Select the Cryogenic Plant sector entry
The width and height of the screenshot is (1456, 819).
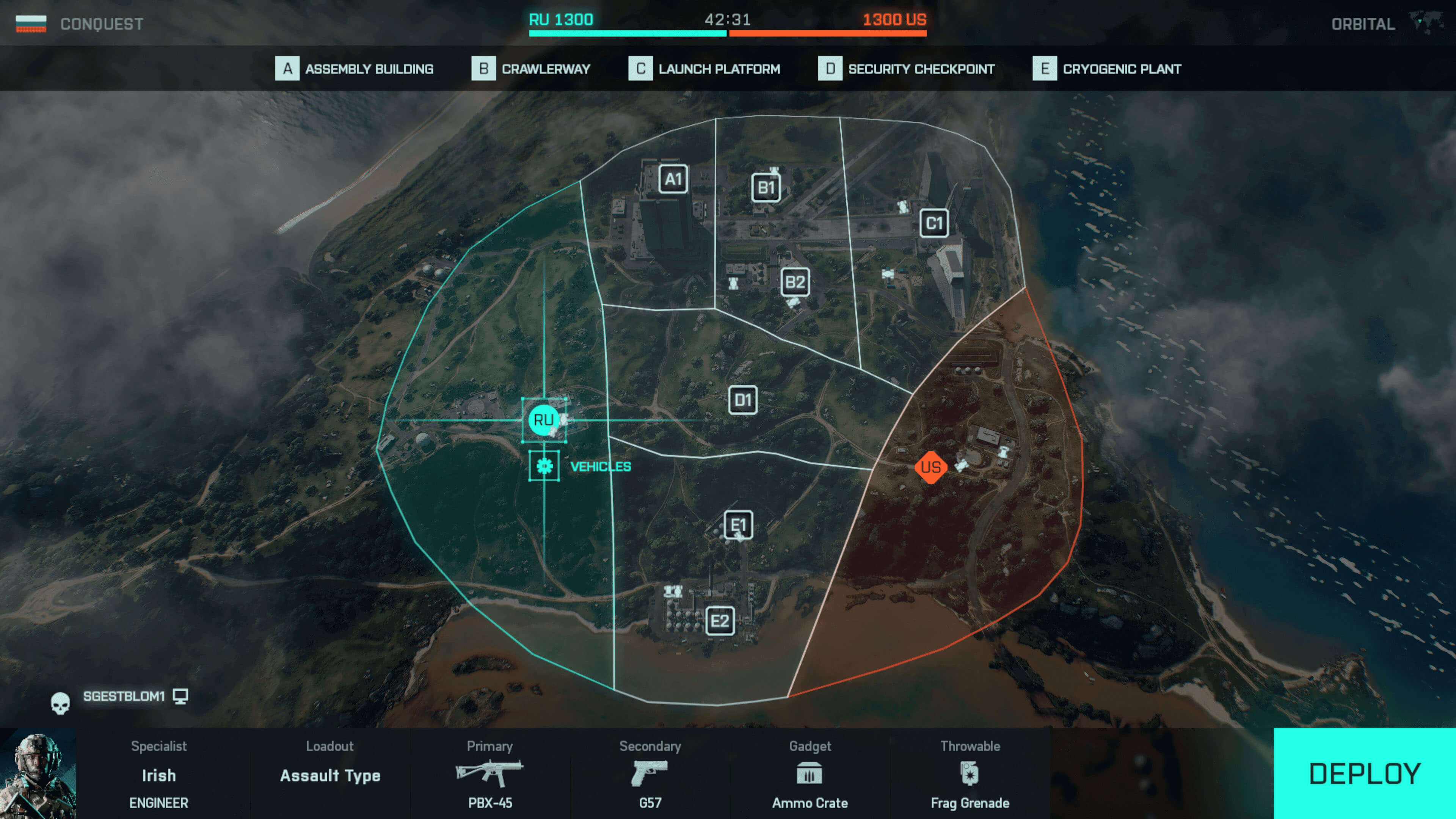coord(1107,69)
